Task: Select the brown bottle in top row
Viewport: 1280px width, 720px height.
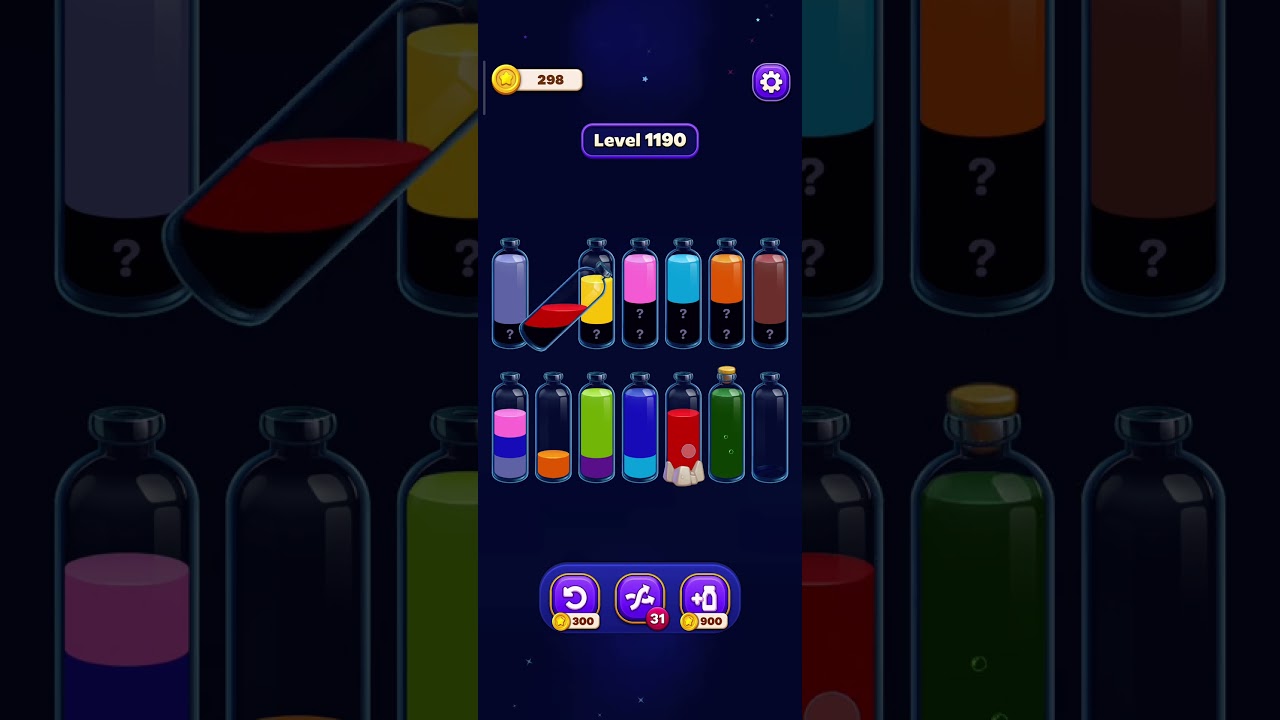Action: 769,295
